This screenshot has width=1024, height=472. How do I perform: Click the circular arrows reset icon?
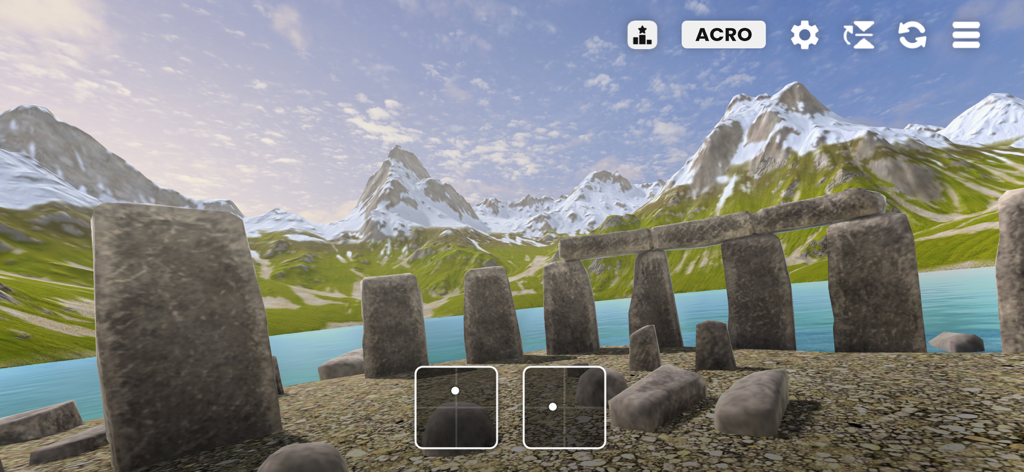(x=912, y=35)
